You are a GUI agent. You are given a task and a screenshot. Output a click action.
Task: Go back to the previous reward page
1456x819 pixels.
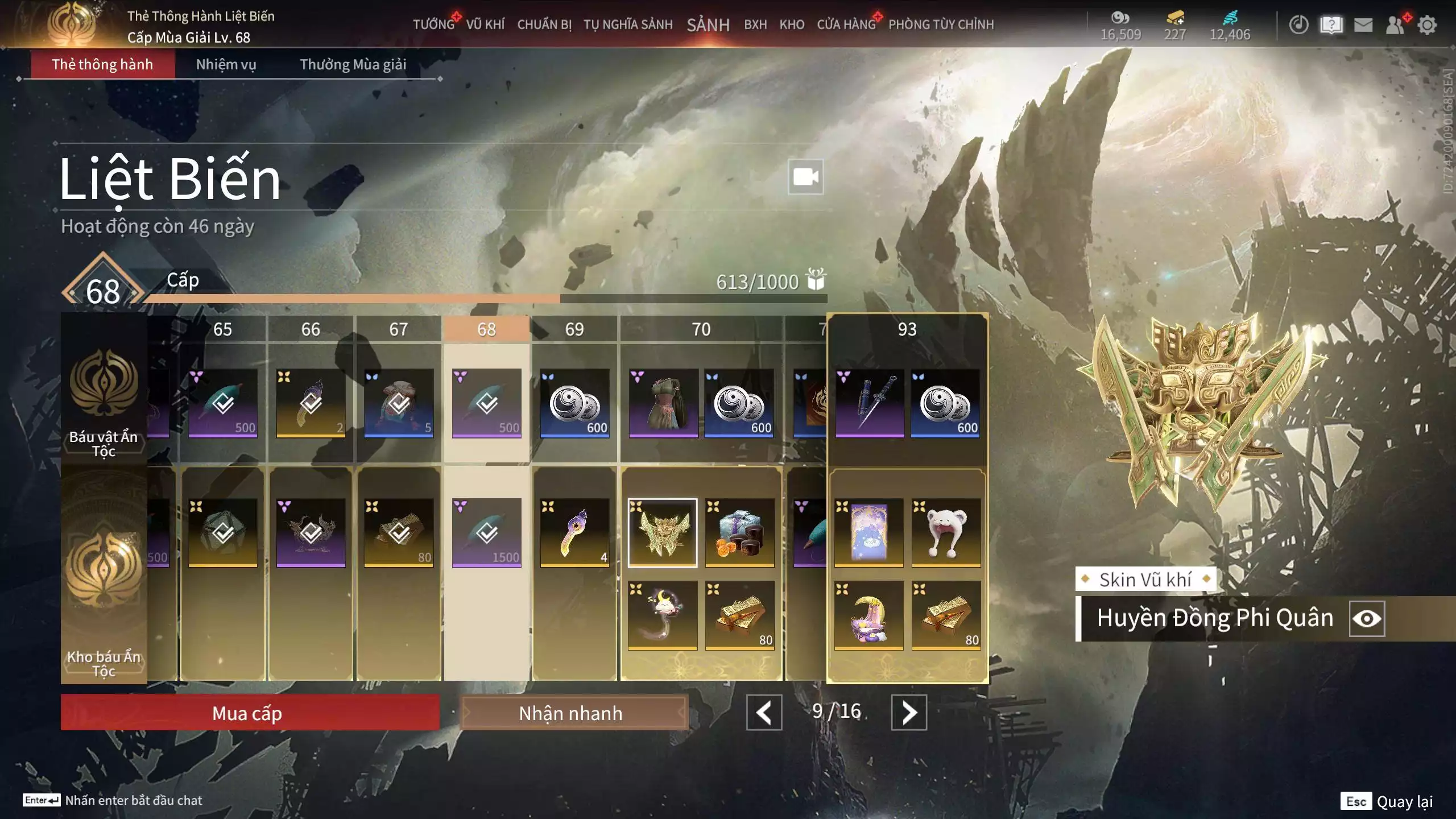pyautogui.click(x=764, y=712)
